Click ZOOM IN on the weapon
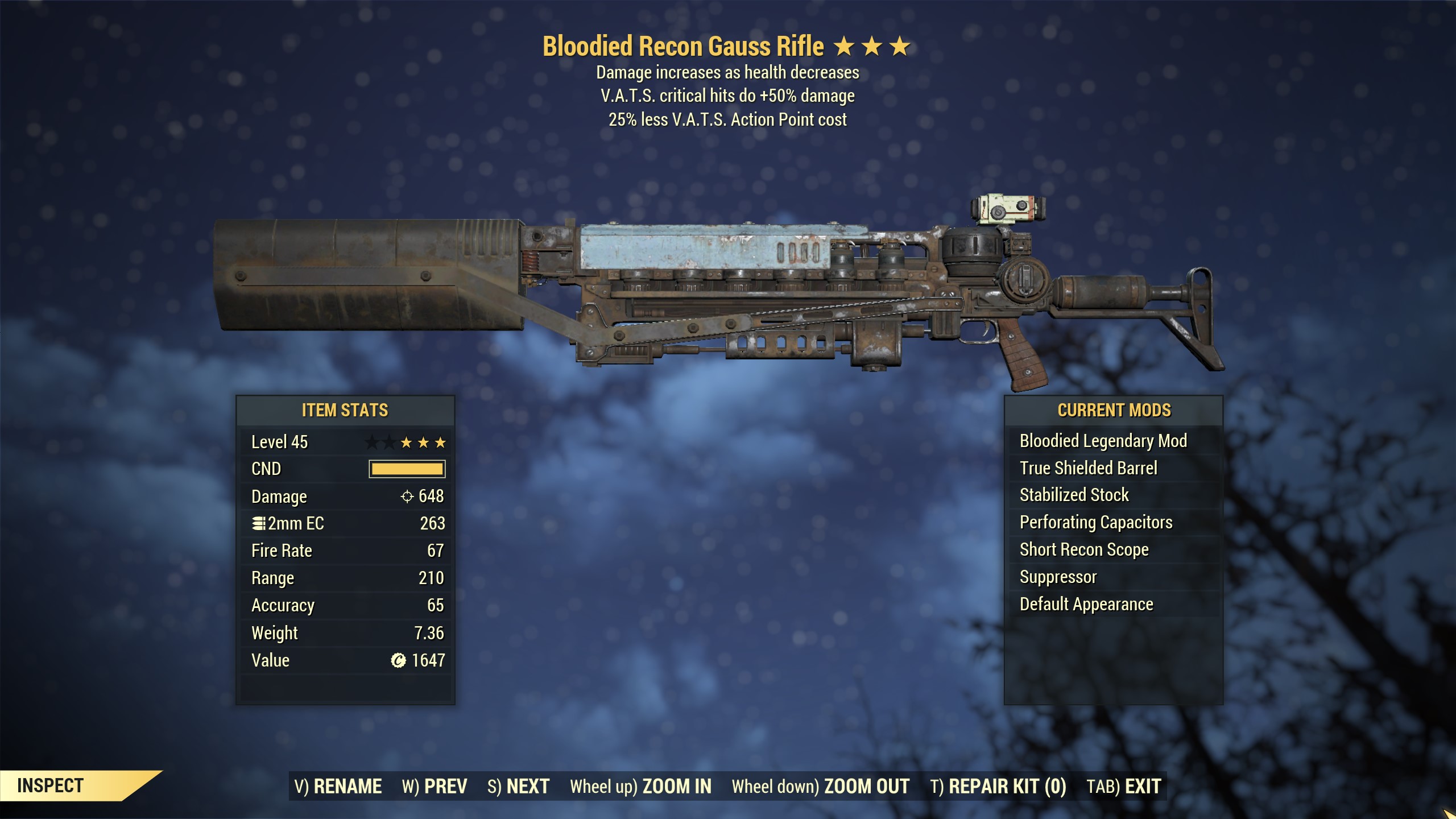The height and width of the screenshot is (819, 1456). 640,786
